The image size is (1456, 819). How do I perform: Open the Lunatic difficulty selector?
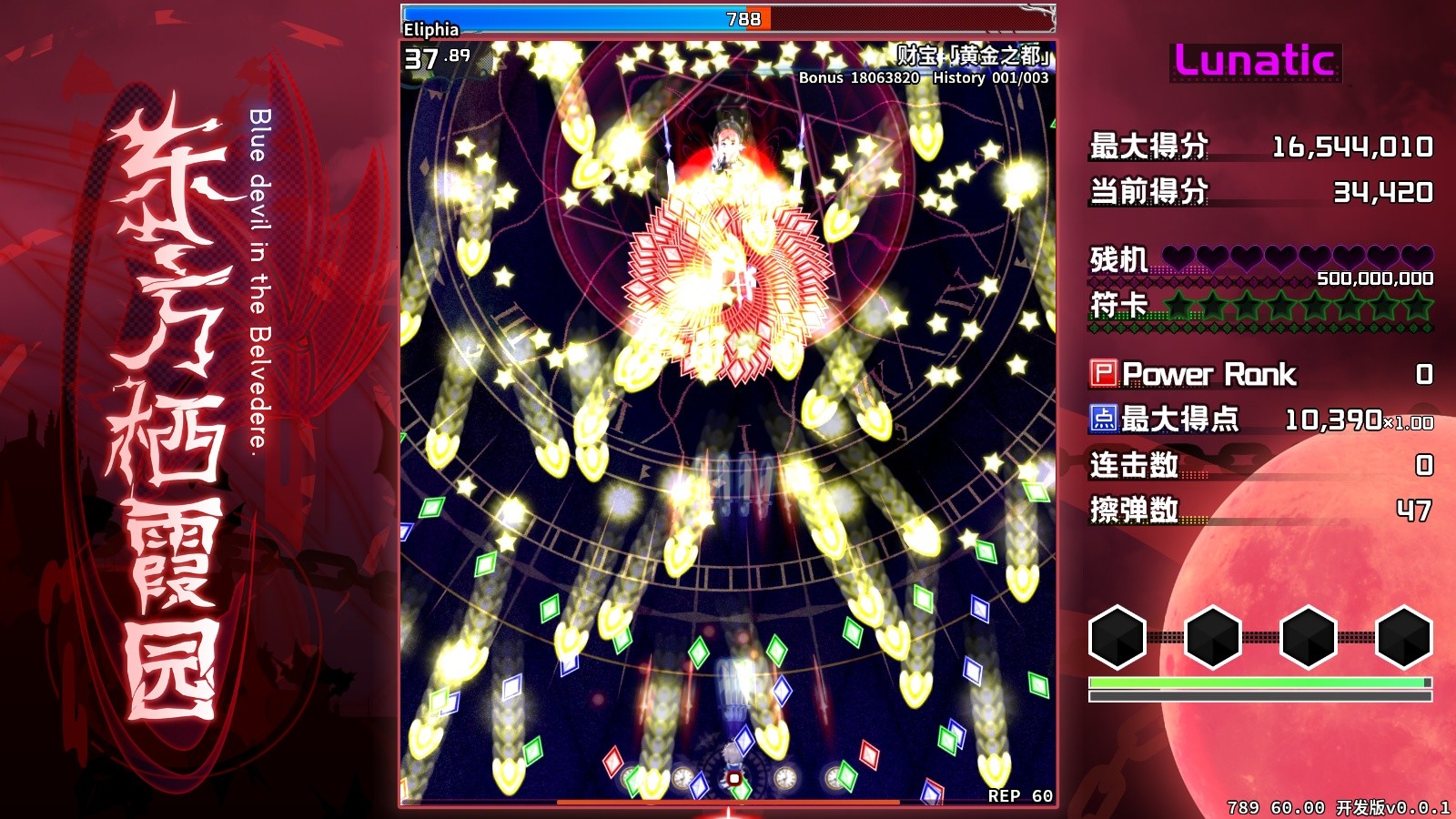1254,60
